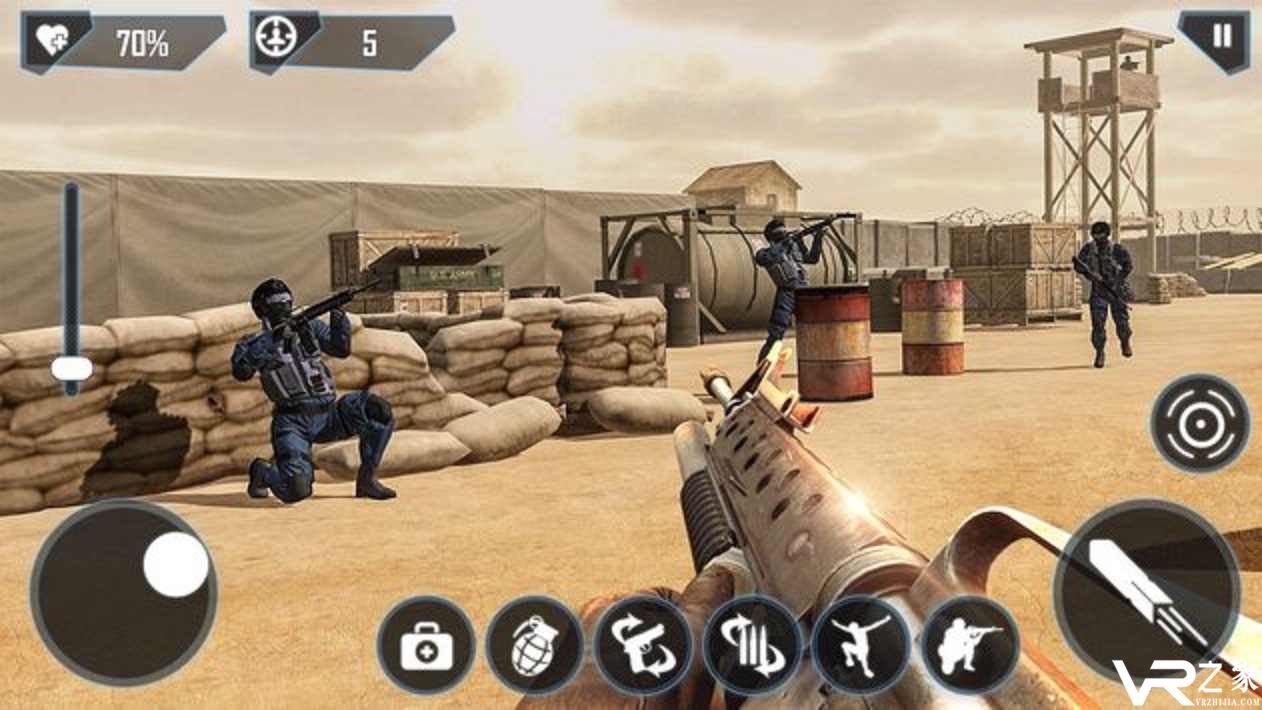Reload using the bullets reload button
The height and width of the screenshot is (710, 1262).
click(752, 645)
